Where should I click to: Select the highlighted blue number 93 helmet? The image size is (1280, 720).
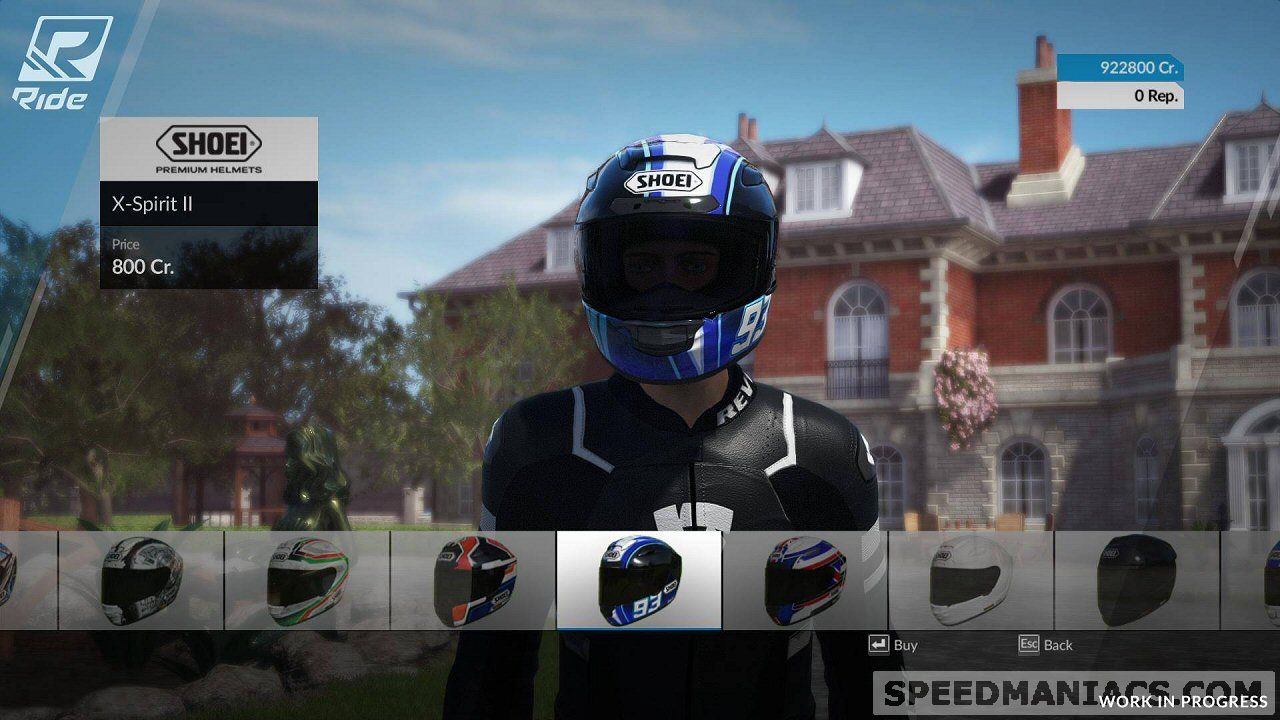tap(638, 580)
